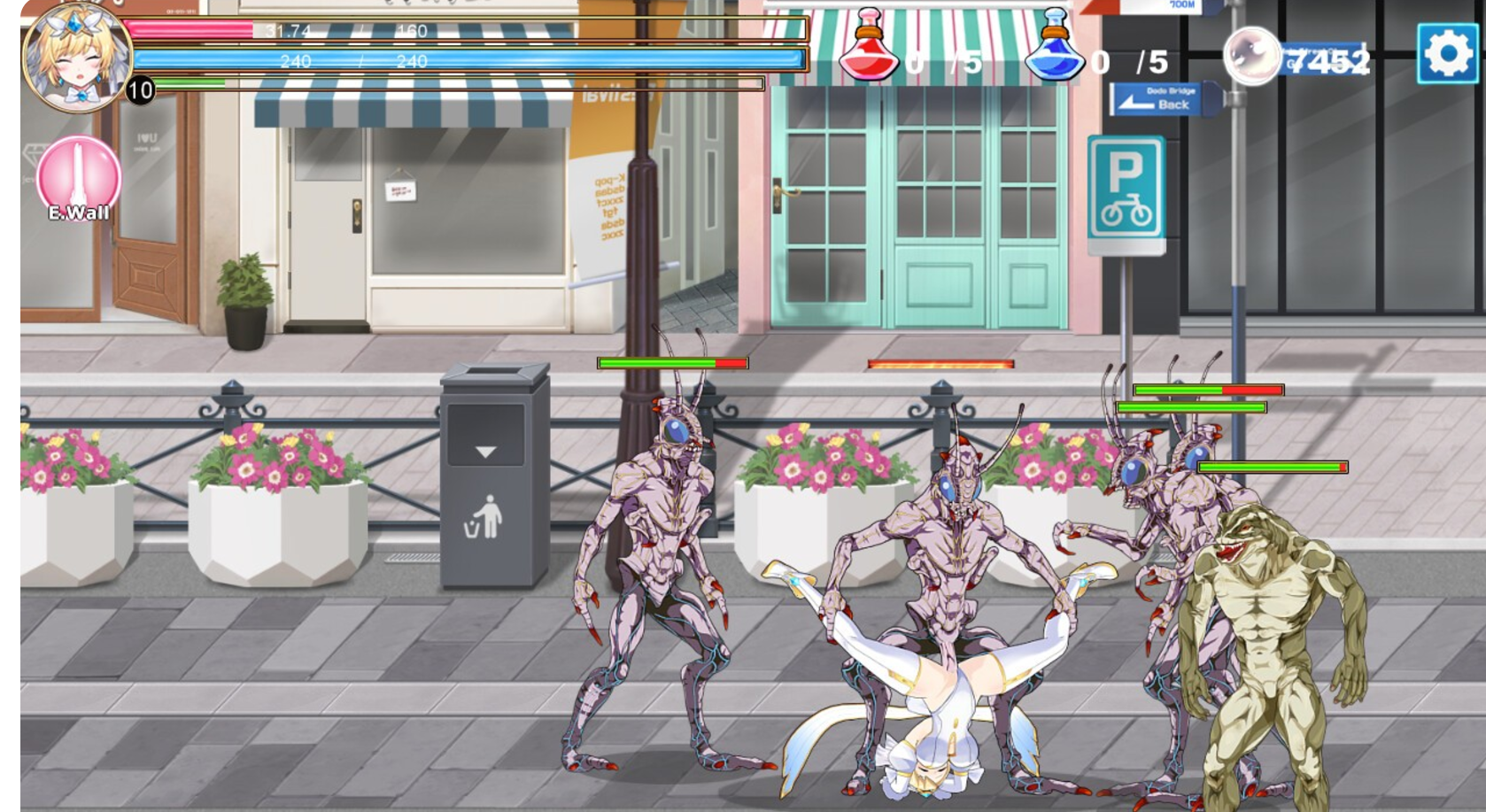Open the gear settings menu
Screen dimensions: 1486x812
pyautogui.click(x=1447, y=54)
